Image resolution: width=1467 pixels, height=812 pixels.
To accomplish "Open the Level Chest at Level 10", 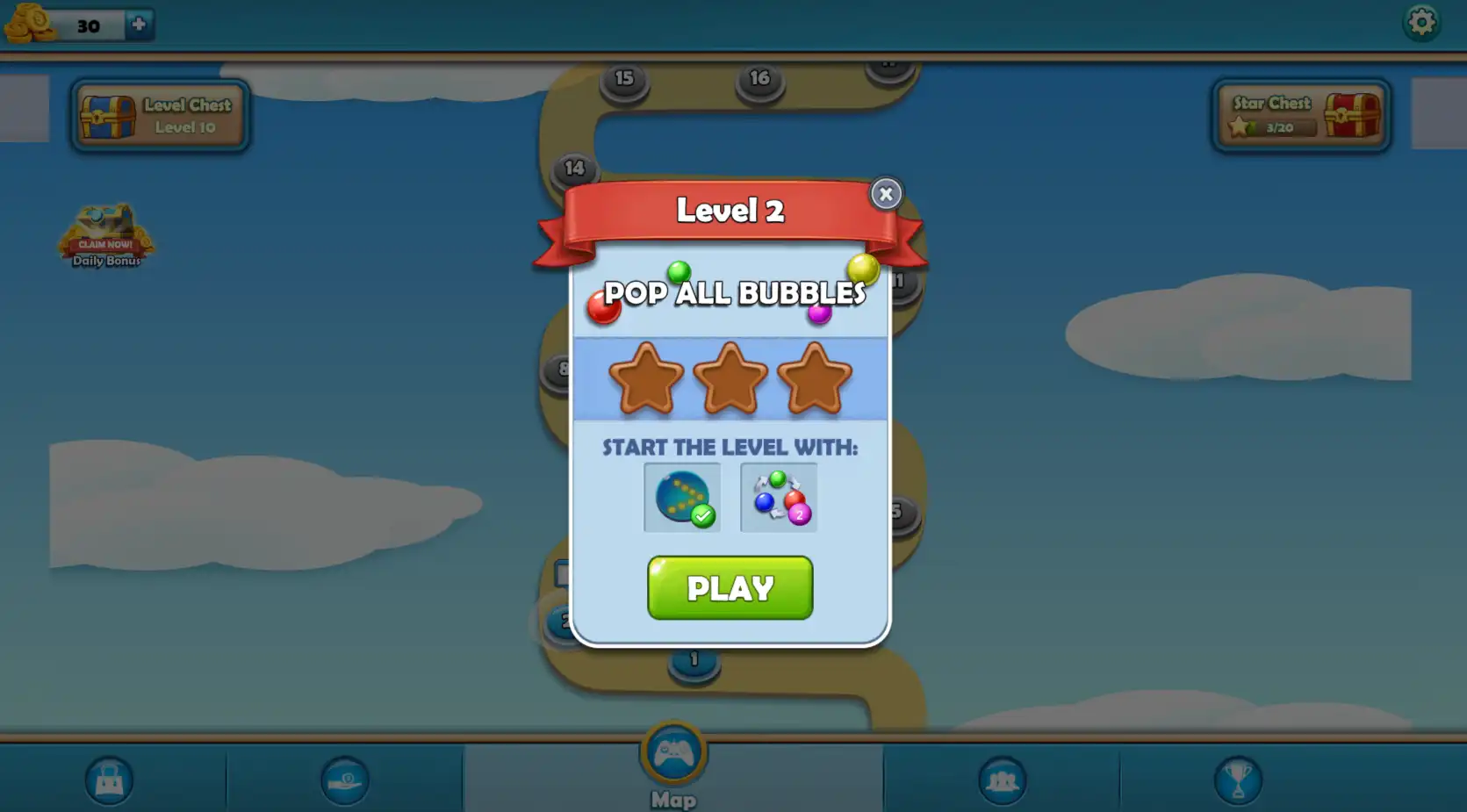I will tap(160, 115).
